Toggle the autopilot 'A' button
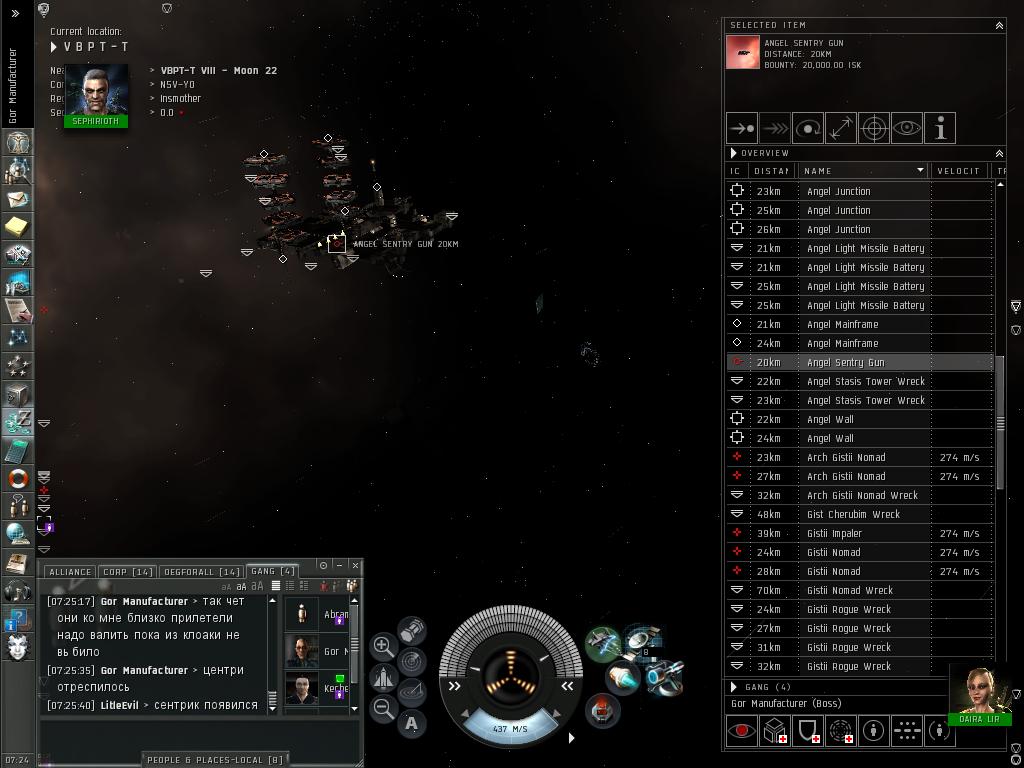This screenshot has width=1024, height=768. pos(411,723)
